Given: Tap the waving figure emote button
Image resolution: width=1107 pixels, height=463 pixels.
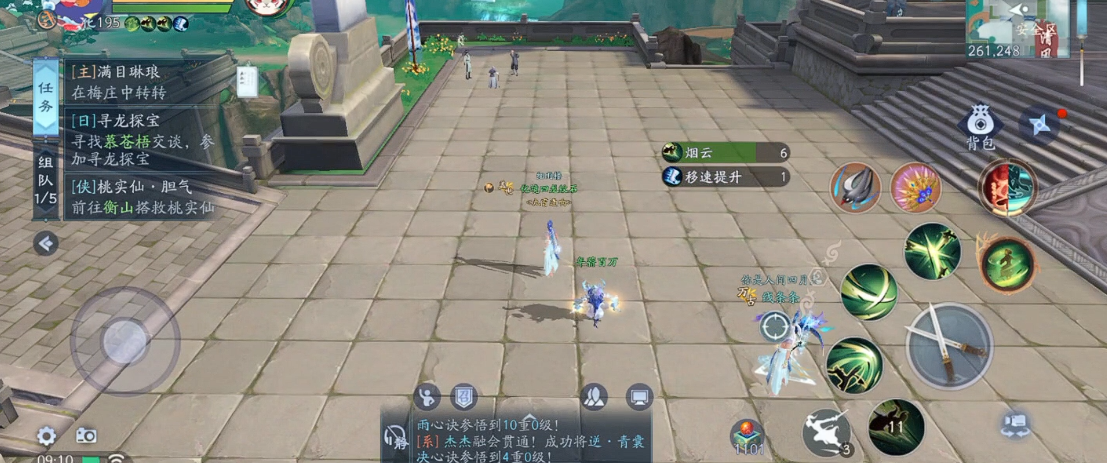Looking at the screenshot, I should pos(428,397).
